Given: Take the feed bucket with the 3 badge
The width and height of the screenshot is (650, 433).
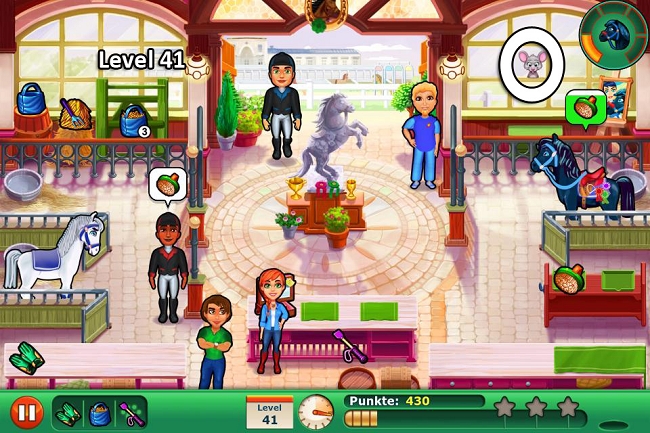Looking at the screenshot, I should click(132, 119).
